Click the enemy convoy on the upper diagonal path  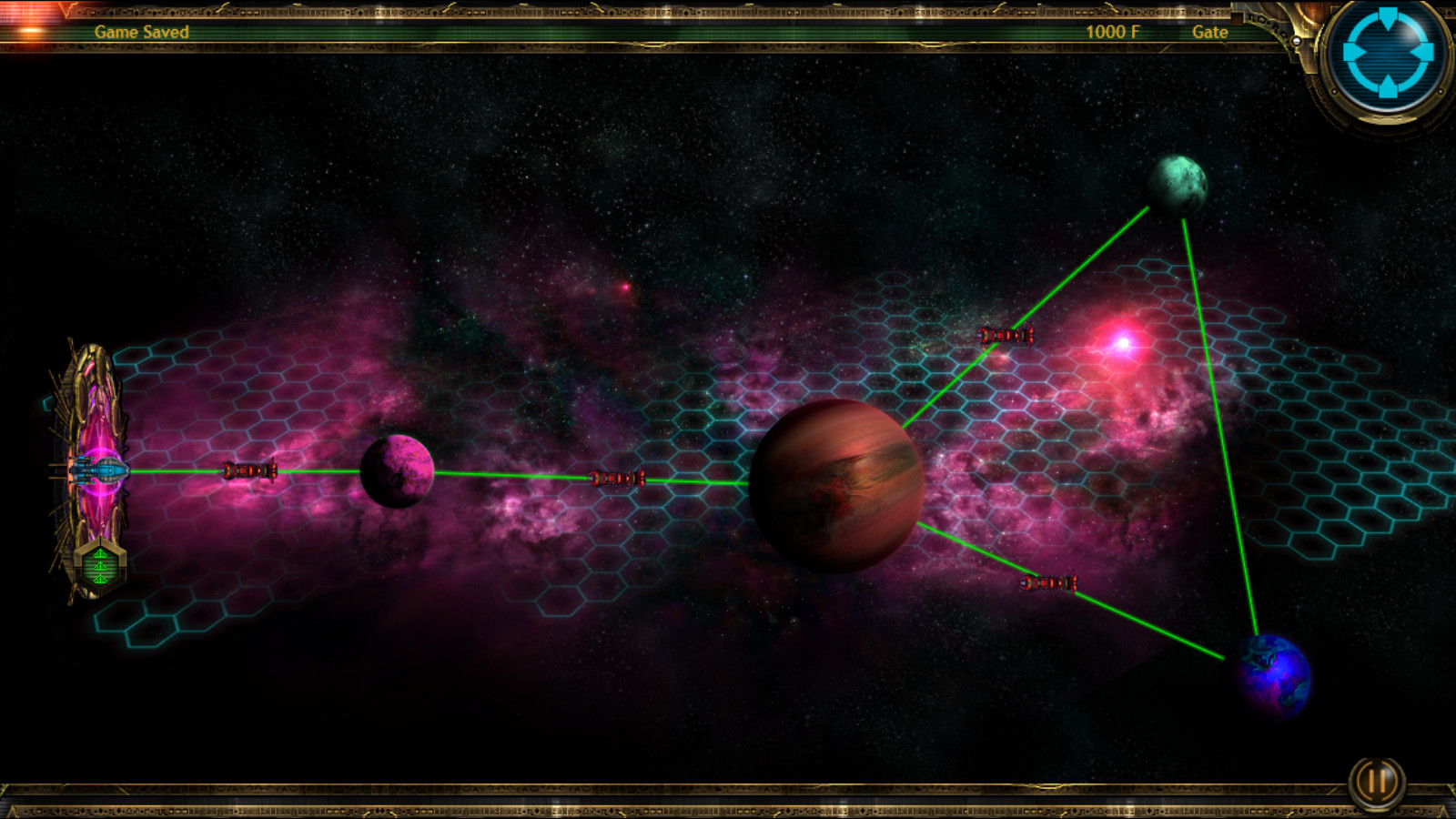1005,337
